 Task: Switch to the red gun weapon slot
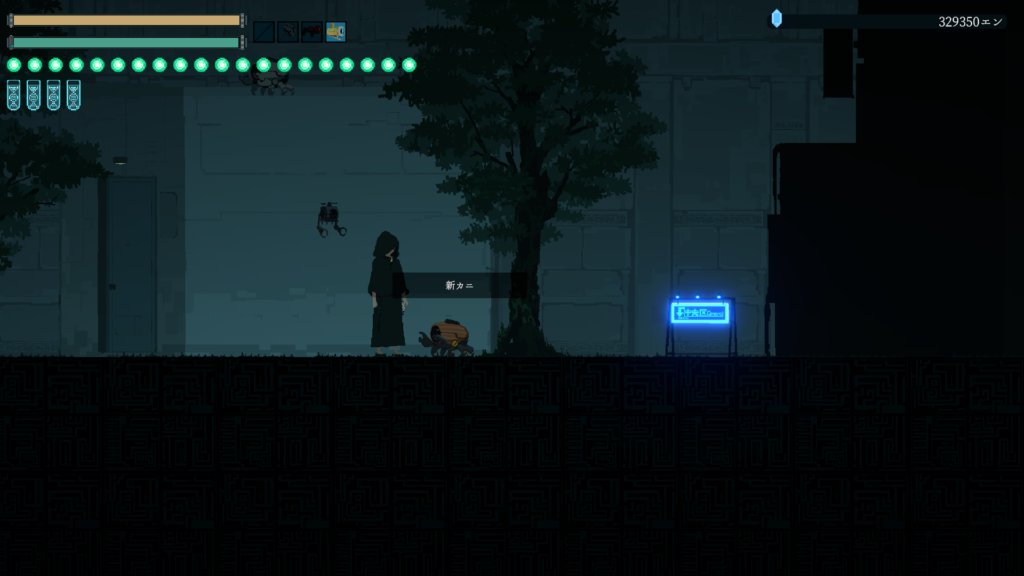[x=312, y=32]
